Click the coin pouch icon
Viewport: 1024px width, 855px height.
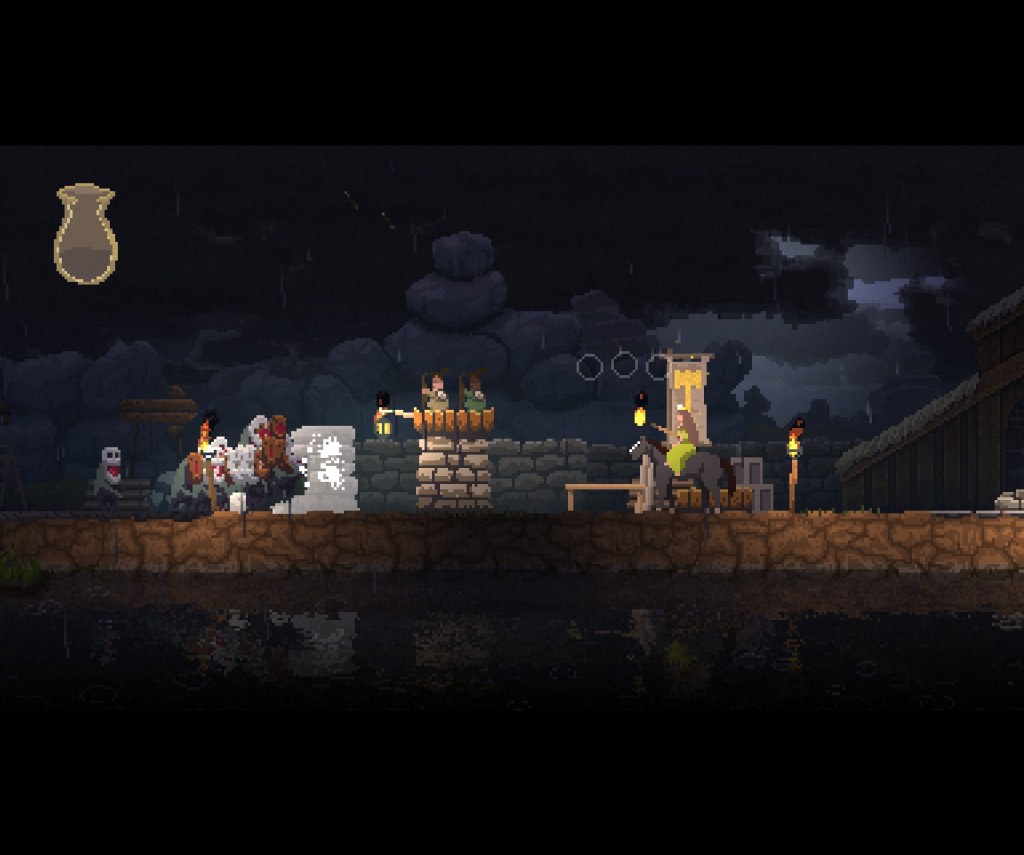[85, 234]
